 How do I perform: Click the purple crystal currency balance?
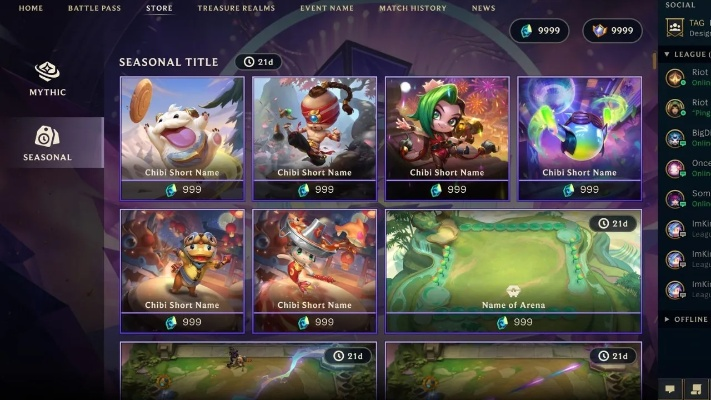pyautogui.click(x=612, y=31)
